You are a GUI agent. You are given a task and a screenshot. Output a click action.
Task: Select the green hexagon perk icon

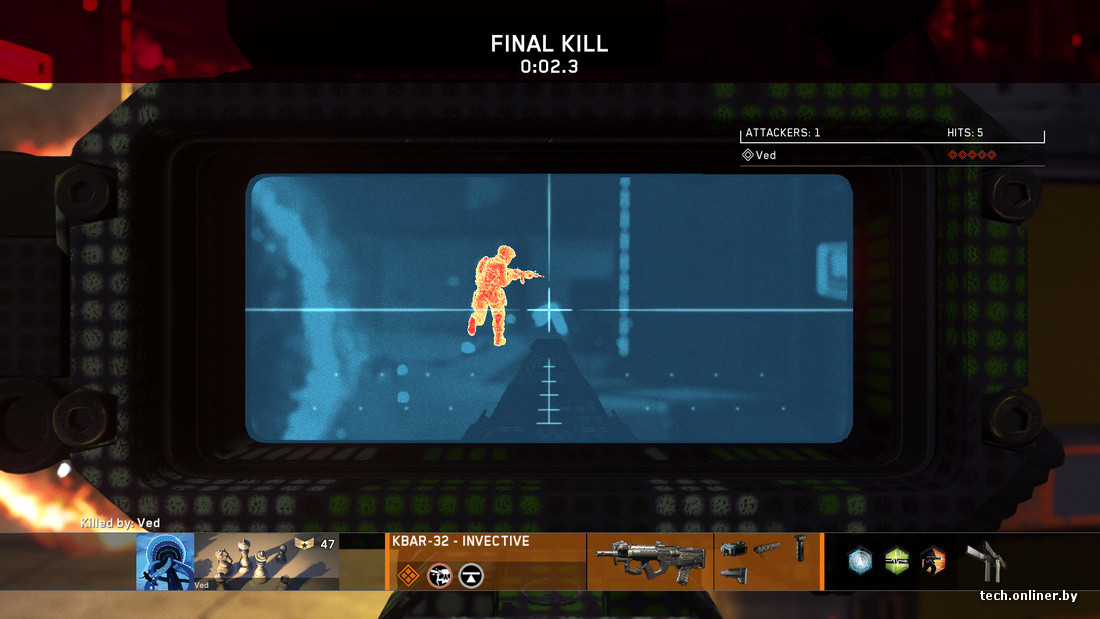[897, 562]
